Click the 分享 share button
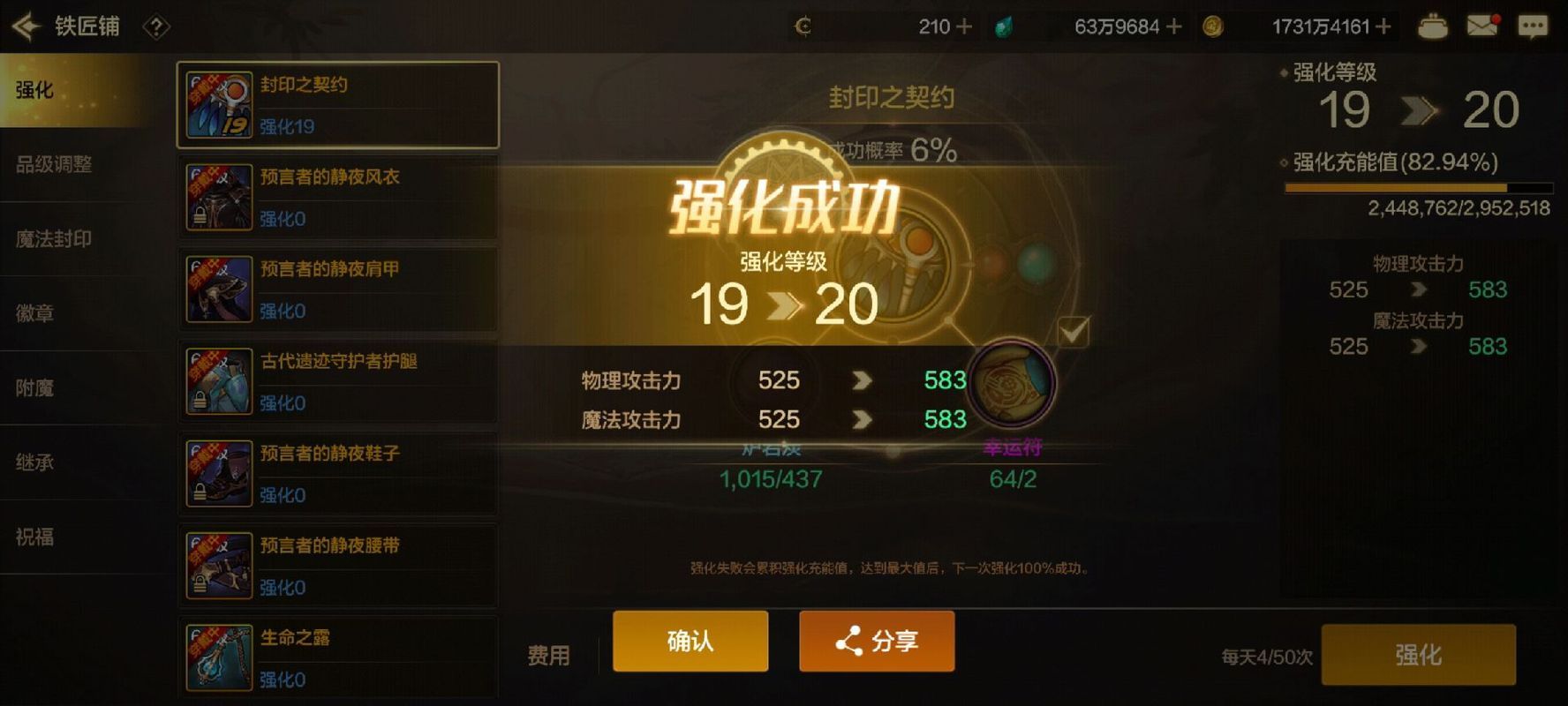Image resolution: width=1568 pixels, height=706 pixels. click(x=876, y=642)
